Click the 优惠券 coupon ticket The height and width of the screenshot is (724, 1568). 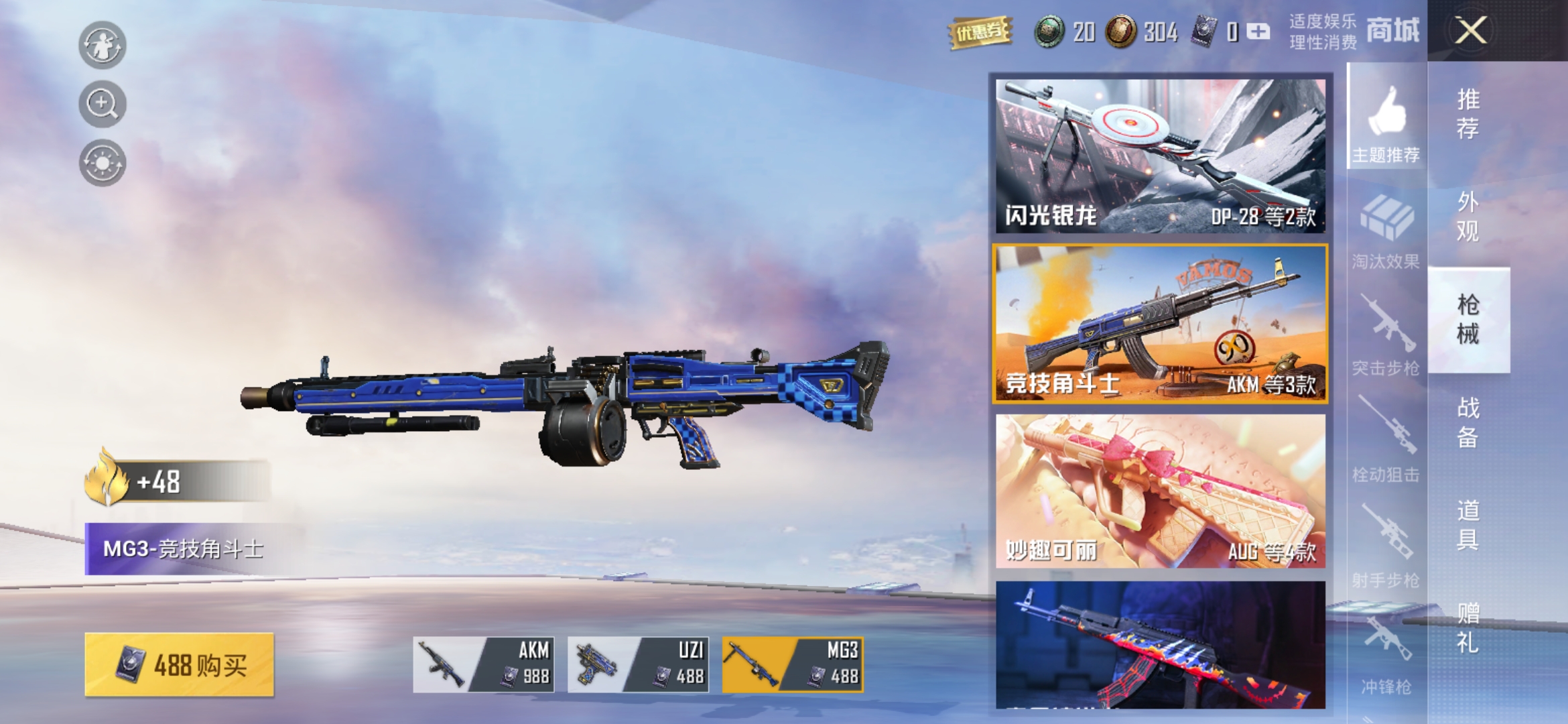click(980, 32)
